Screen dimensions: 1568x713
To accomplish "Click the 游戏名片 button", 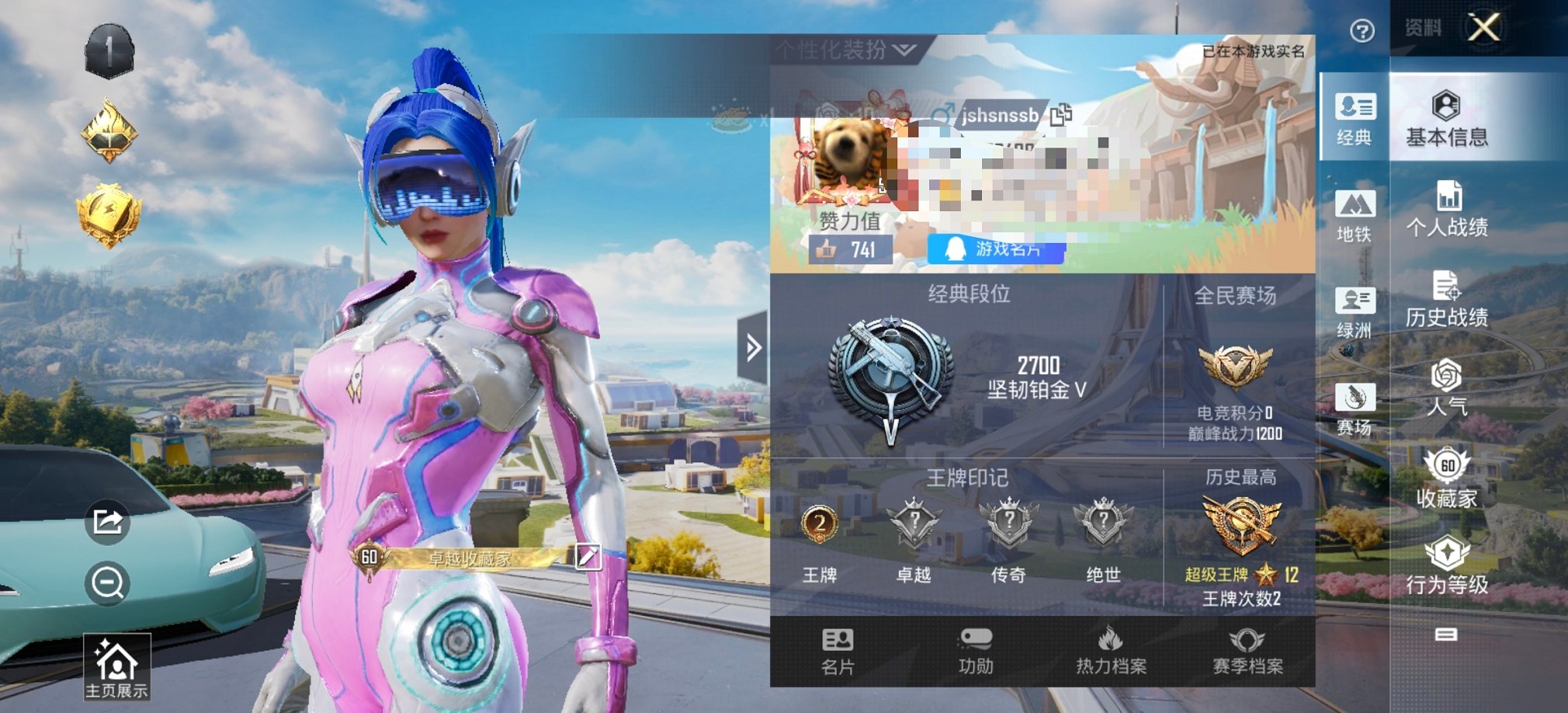I will [996, 249].
